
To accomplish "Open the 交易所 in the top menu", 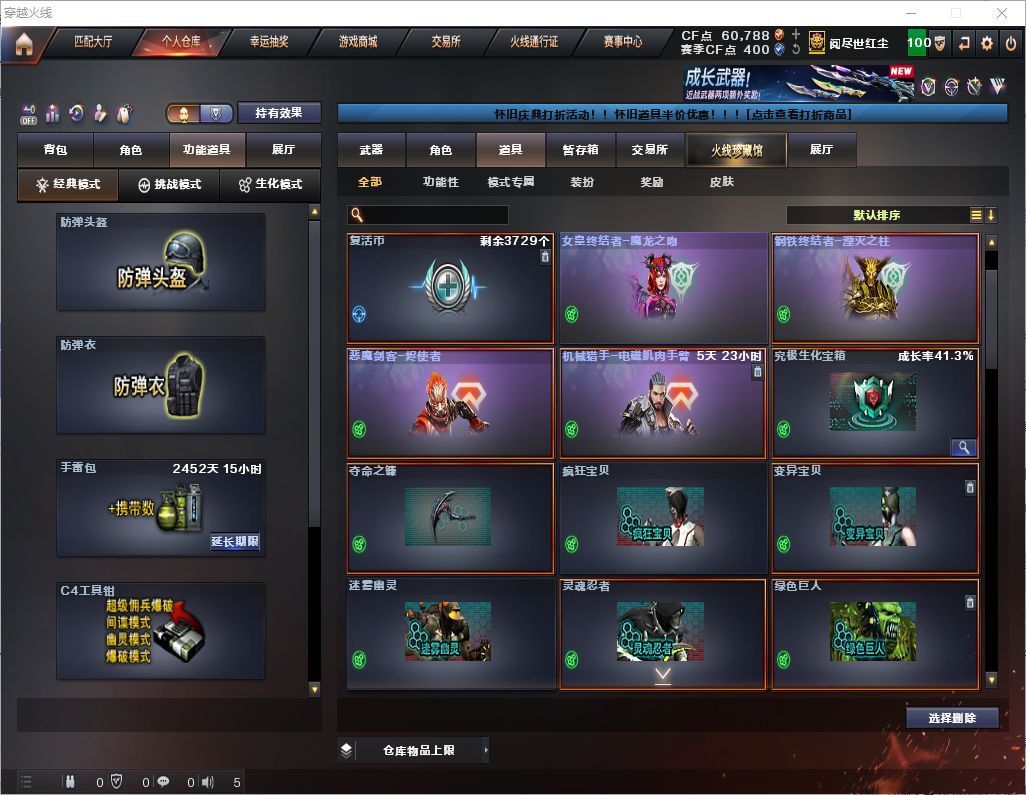I will click(446, 43).
